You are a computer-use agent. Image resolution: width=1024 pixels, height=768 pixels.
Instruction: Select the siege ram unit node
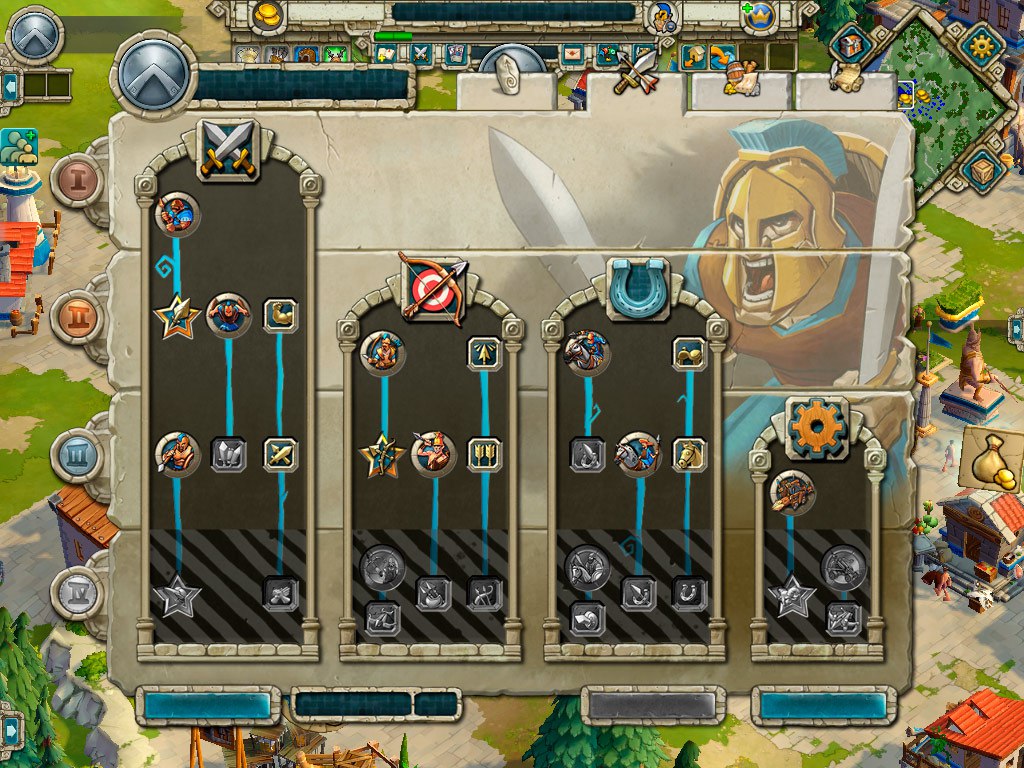792,492
